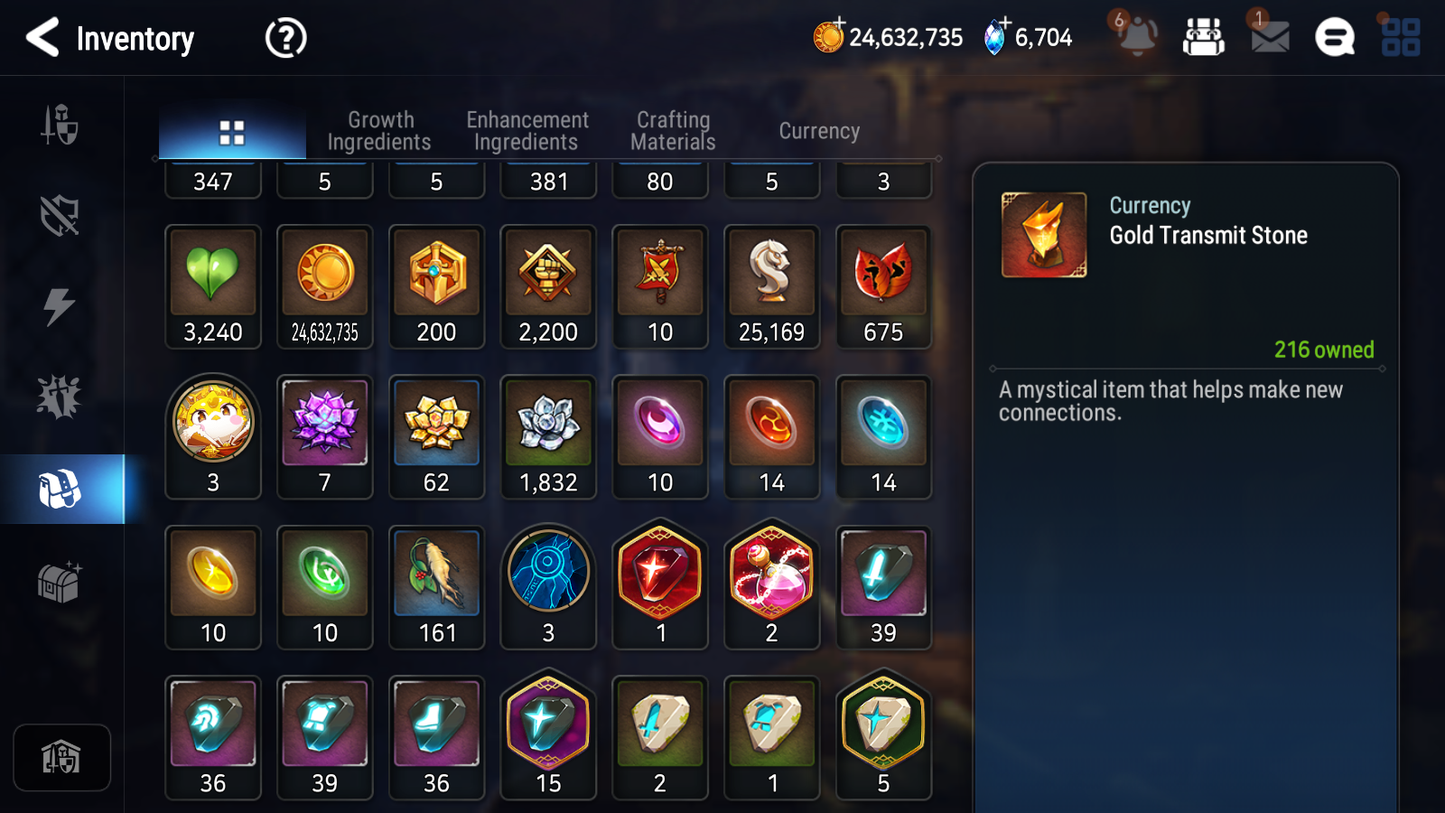1445x813 pixels.
Task: Toggle the all-items grid view filter
Action: [x=232, y=131]
